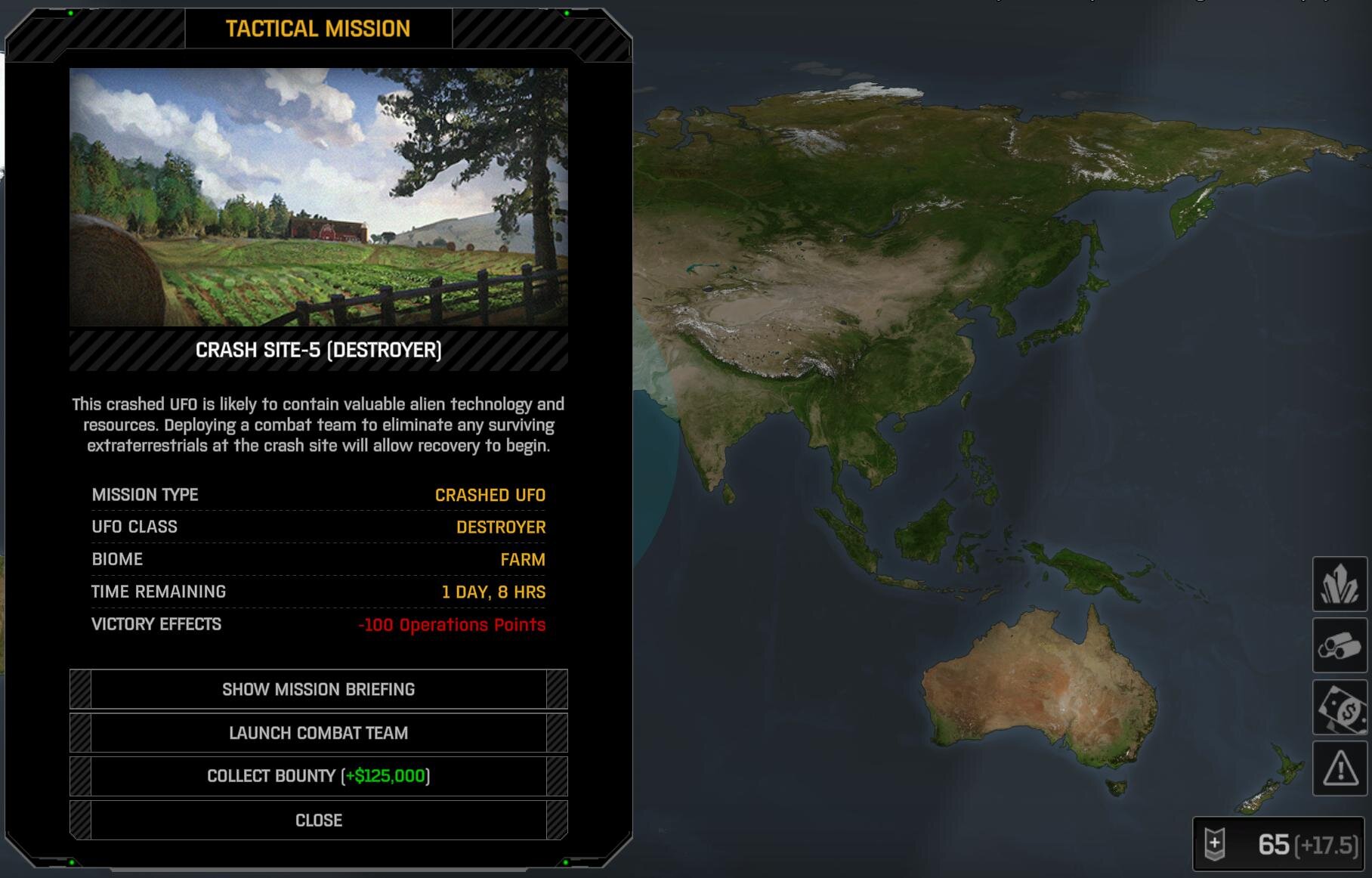Open the crystal resources icon
This screenshot has width=1372, height=878.
[1340, 584]
